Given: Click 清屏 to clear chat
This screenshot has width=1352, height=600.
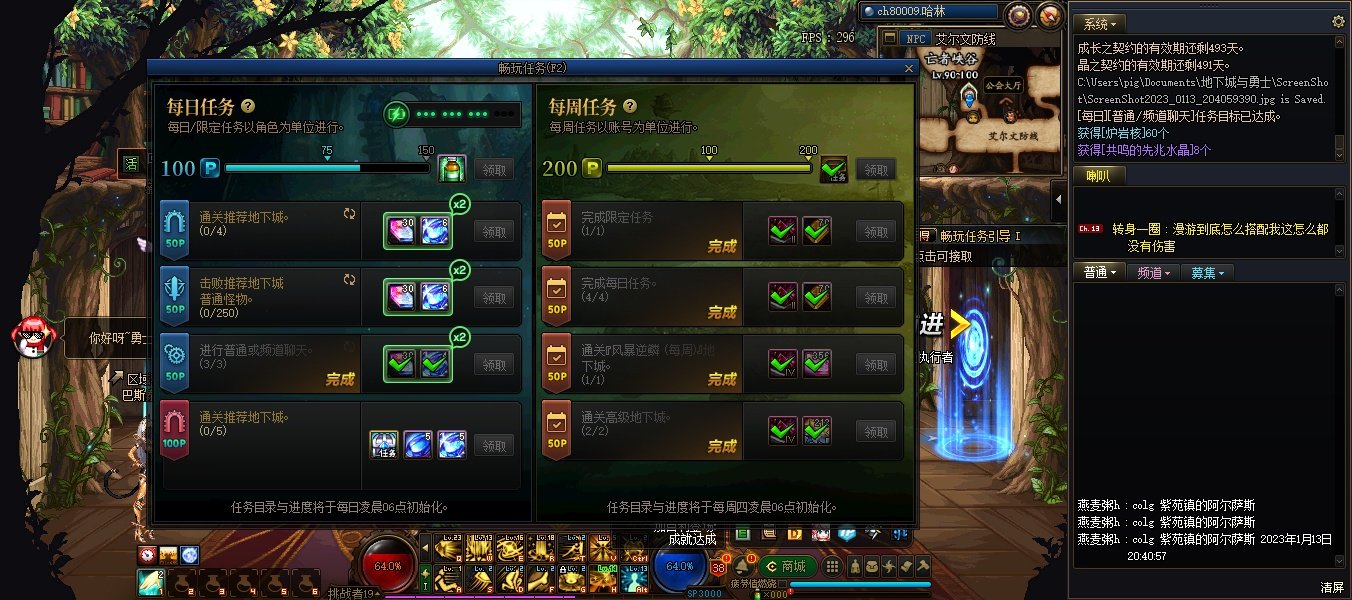Looking at the screenshot, I should click(x=1331, y=587).
